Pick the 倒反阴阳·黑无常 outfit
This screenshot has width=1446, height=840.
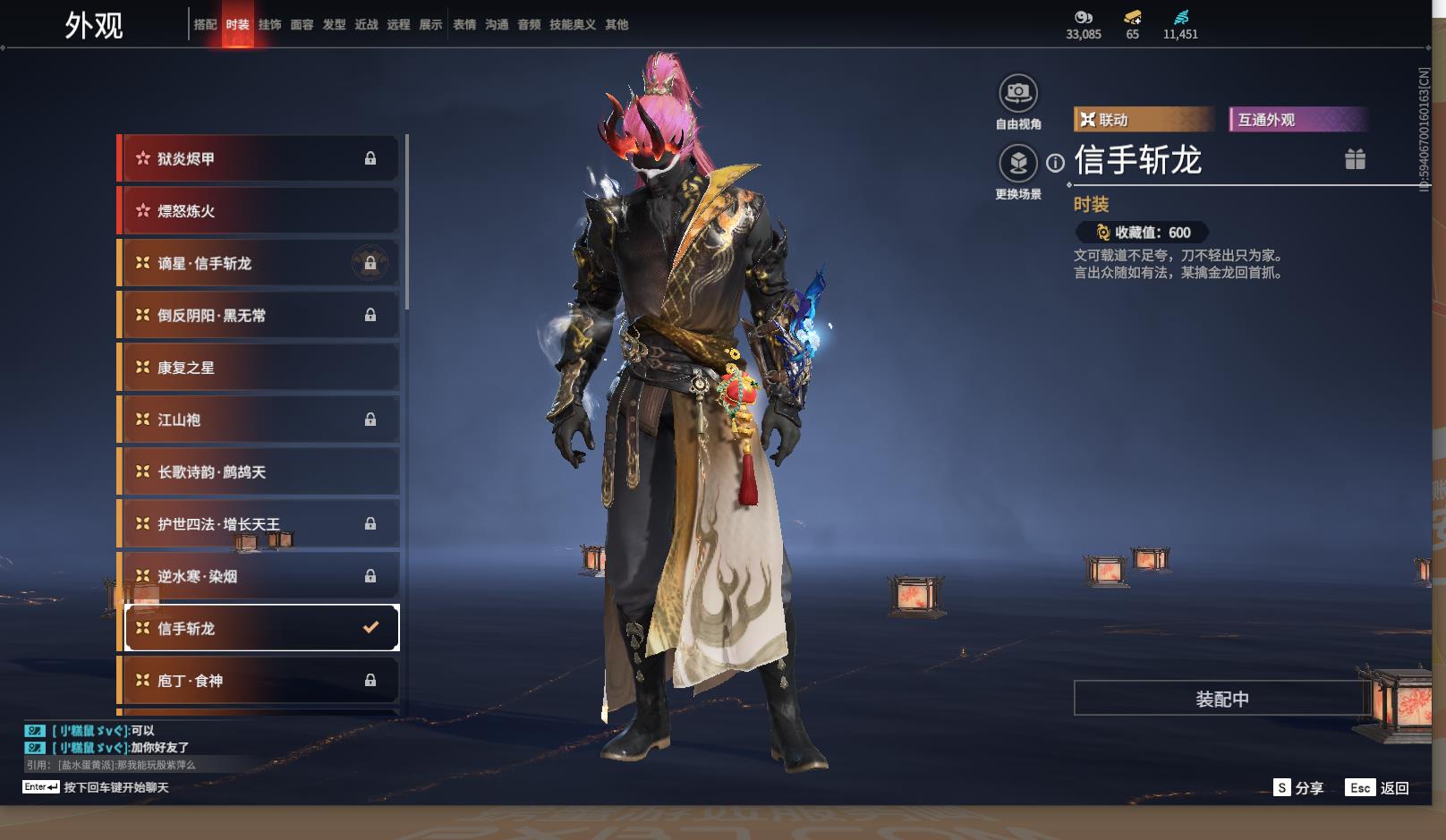point(259,316)
